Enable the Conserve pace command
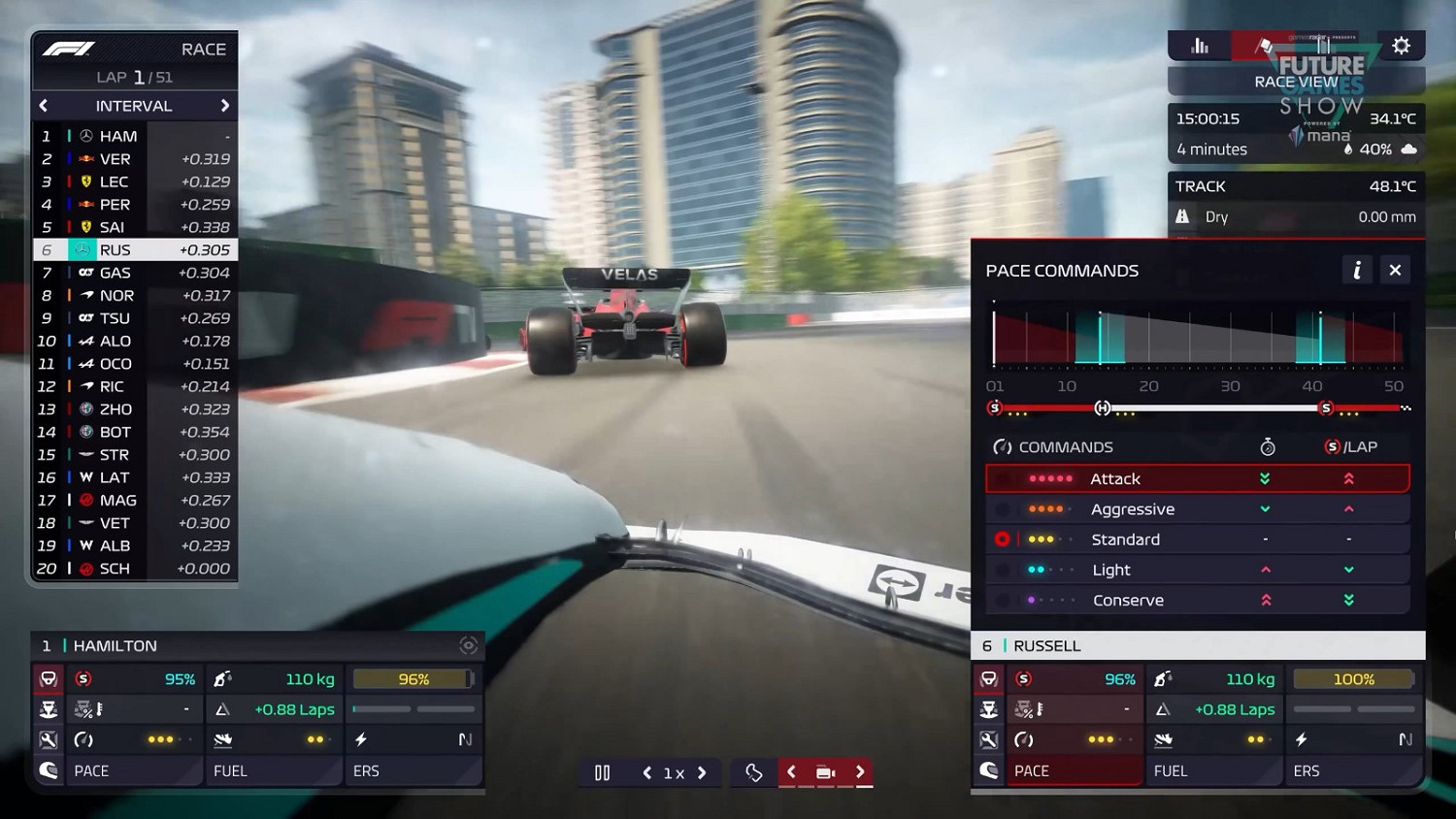Screen dimensions: 1456x819 point(1128,600)
